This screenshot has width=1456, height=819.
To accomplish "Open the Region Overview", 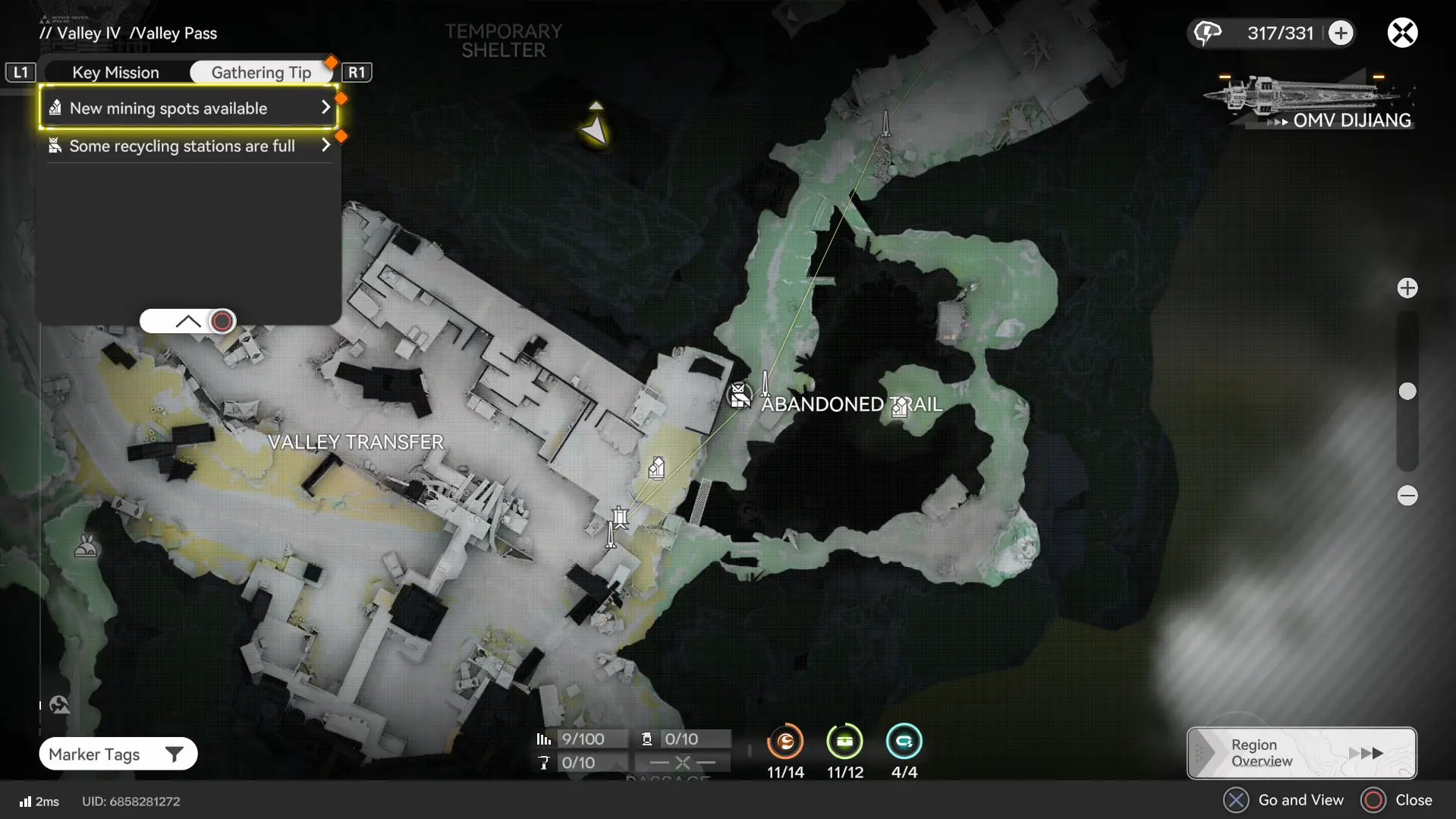I will pos(1301,753).
